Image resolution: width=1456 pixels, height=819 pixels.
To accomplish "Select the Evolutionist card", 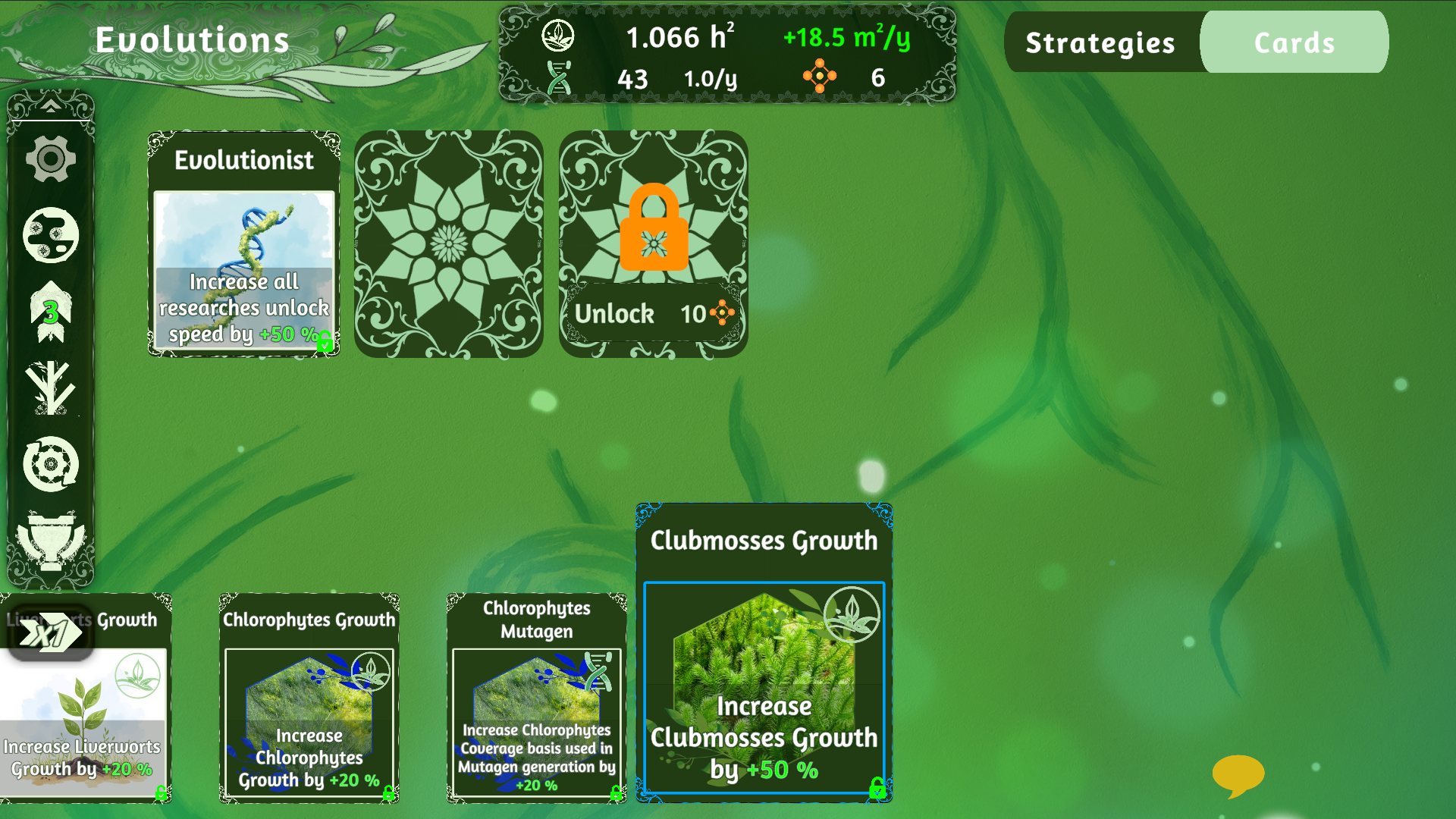I will tap(243, 243).
